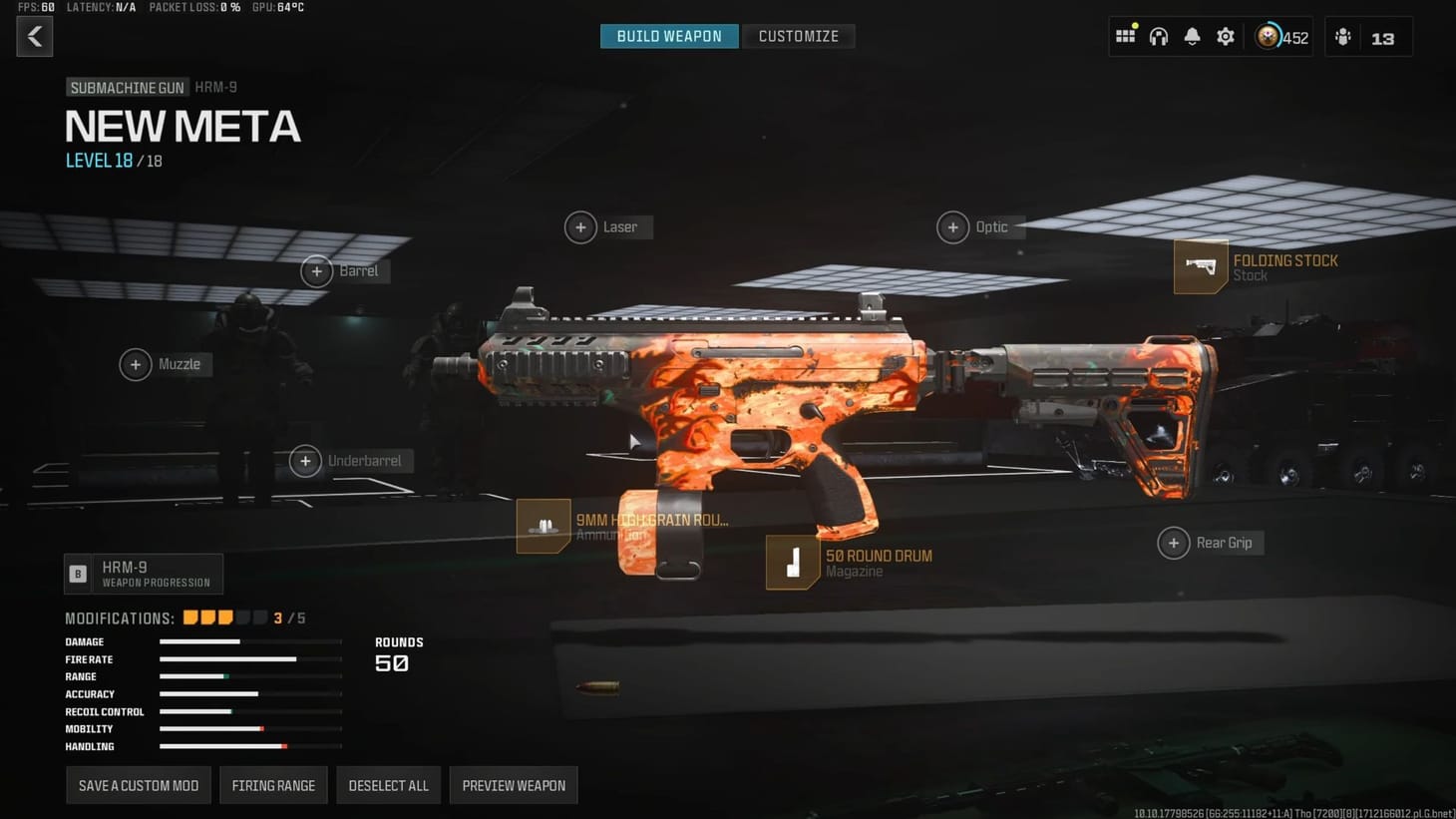Enter the Firing Range
The image size is (1456, 819).
pos(273,785)
